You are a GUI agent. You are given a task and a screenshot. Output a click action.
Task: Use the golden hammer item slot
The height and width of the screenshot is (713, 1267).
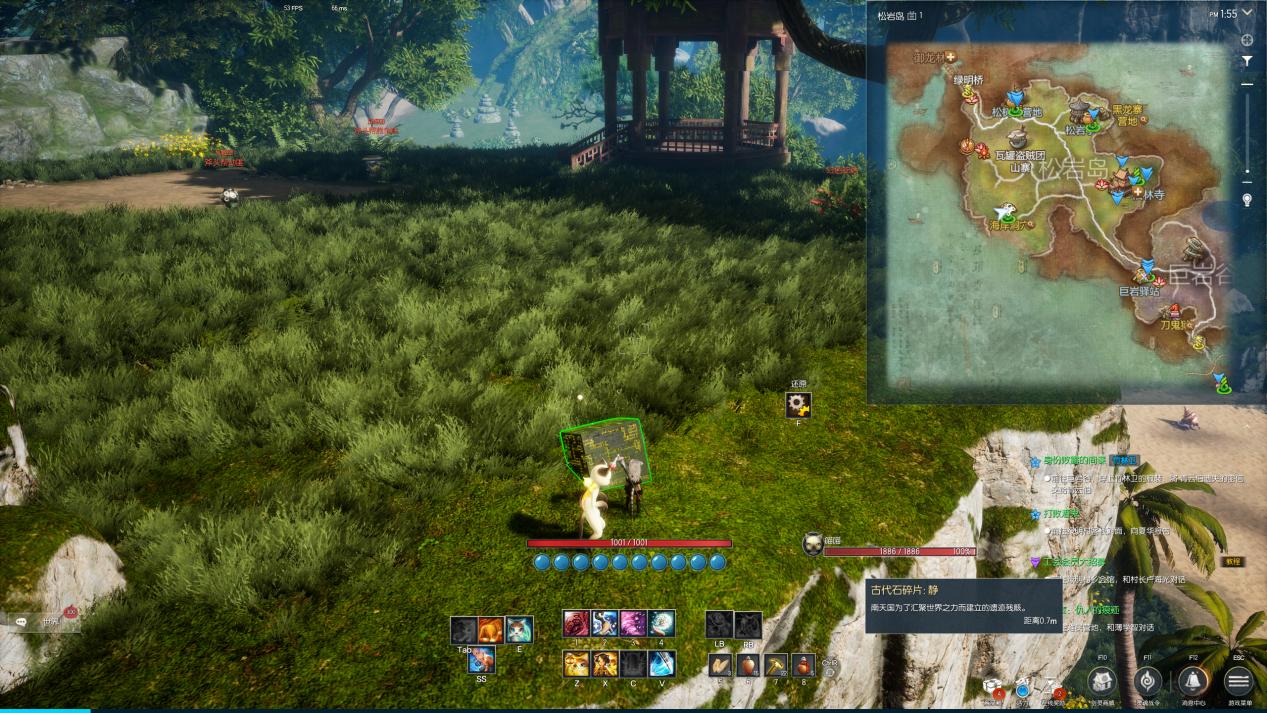click(x=775, y=665)
